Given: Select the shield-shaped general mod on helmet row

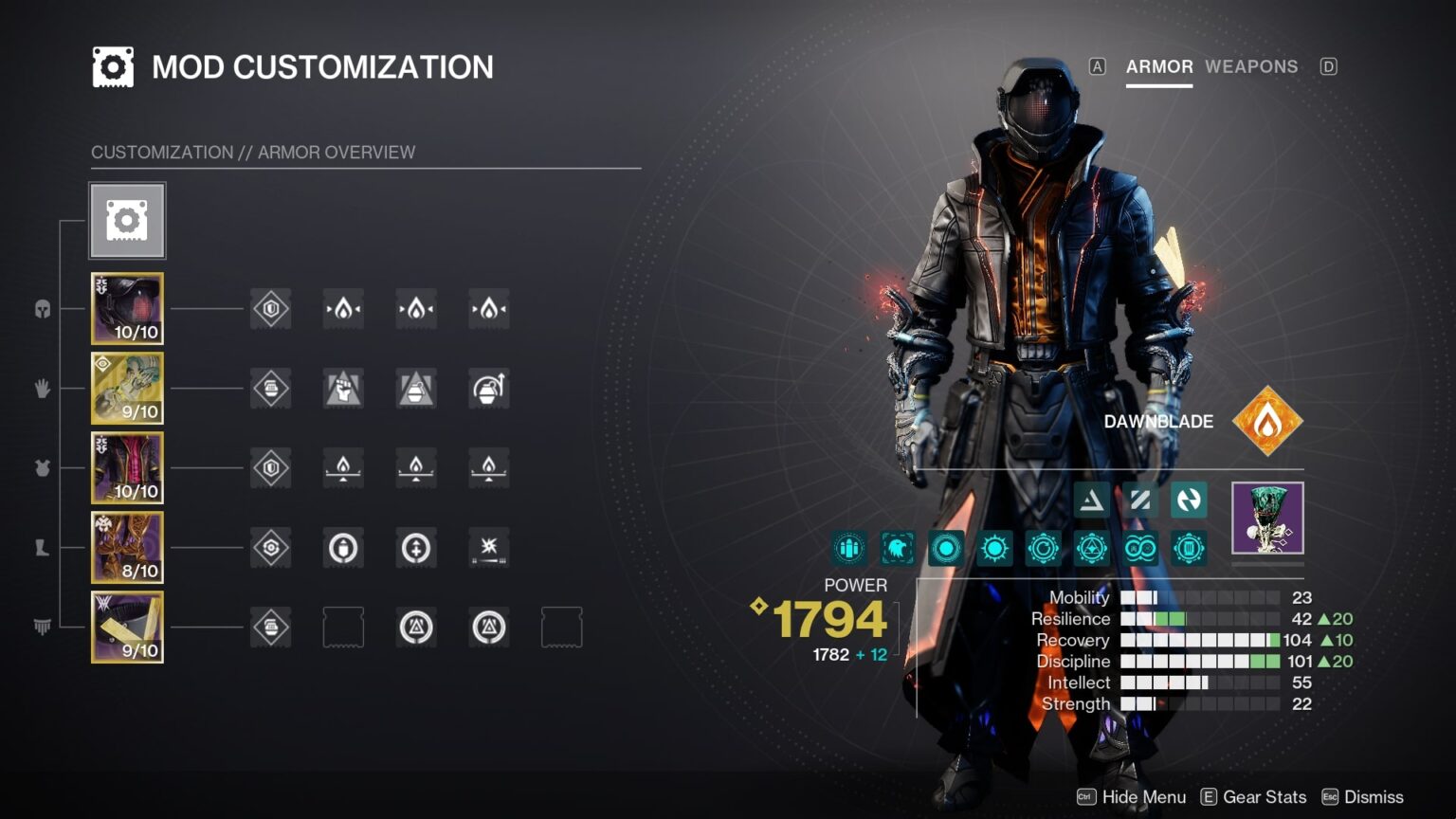Looking at the screenshot, I should coord(270,309).
